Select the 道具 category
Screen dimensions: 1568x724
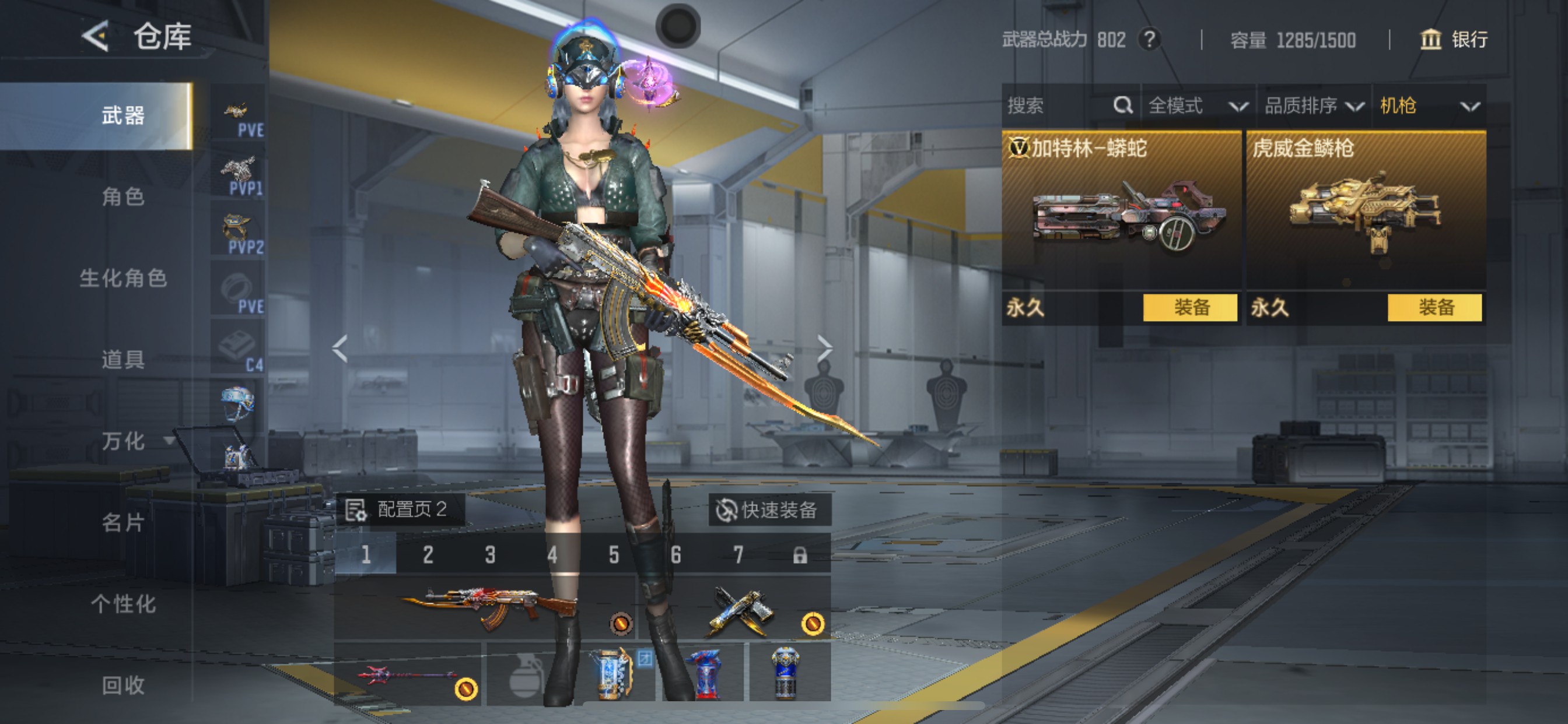[x=123, y=360]
